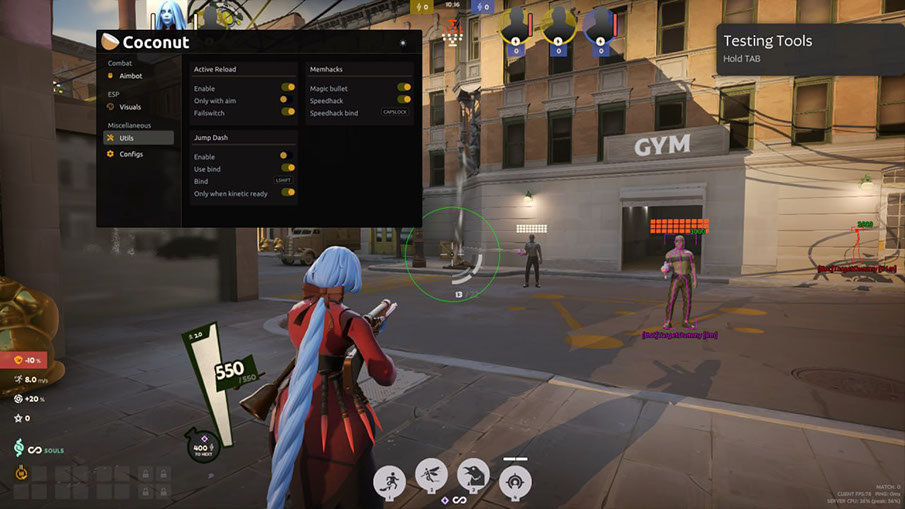The width and height of the screenshot is (905, 509).
Task: Click the theme icon in Coconut header
Action: [403, 43]
